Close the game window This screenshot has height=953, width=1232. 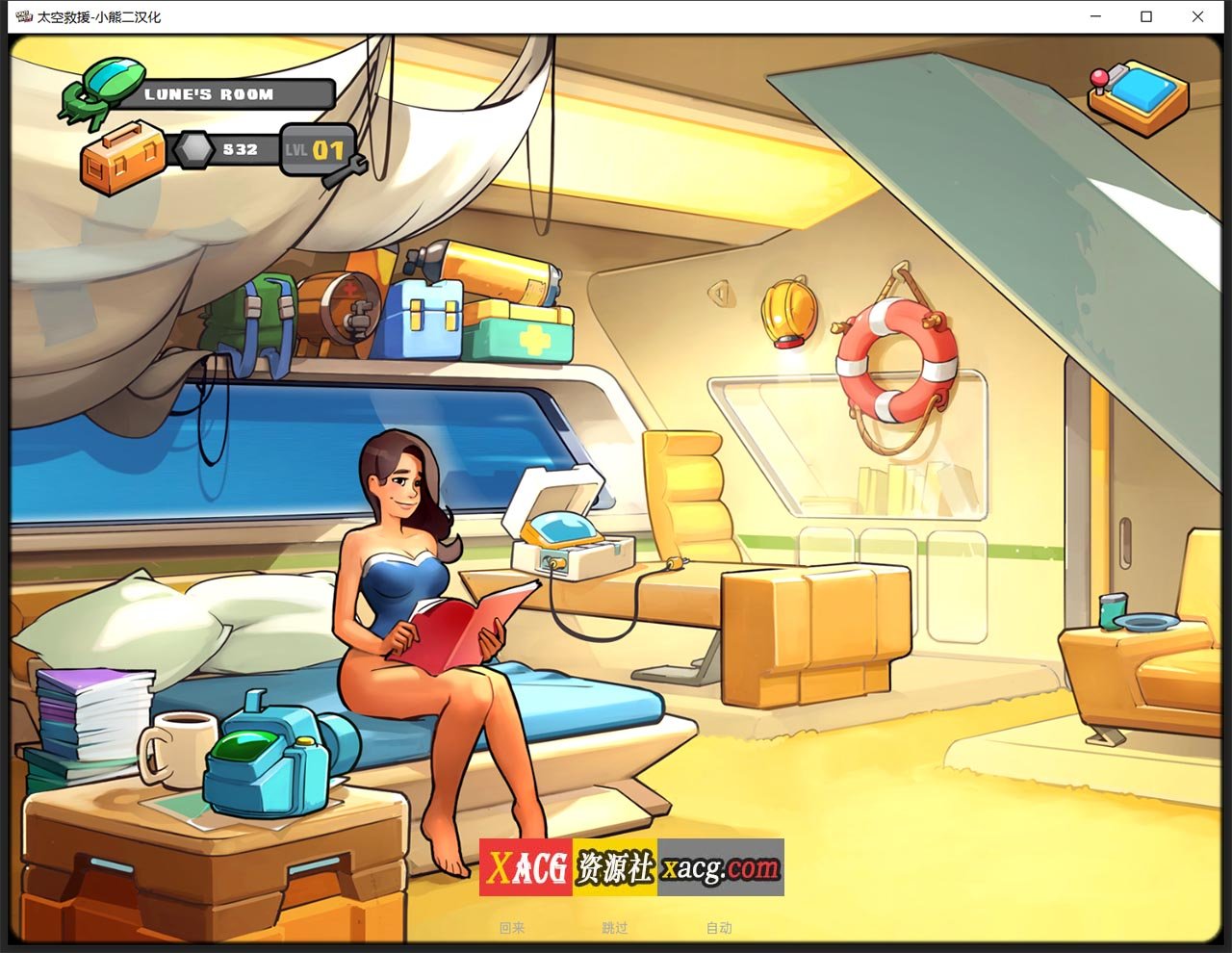point(1197,16)
